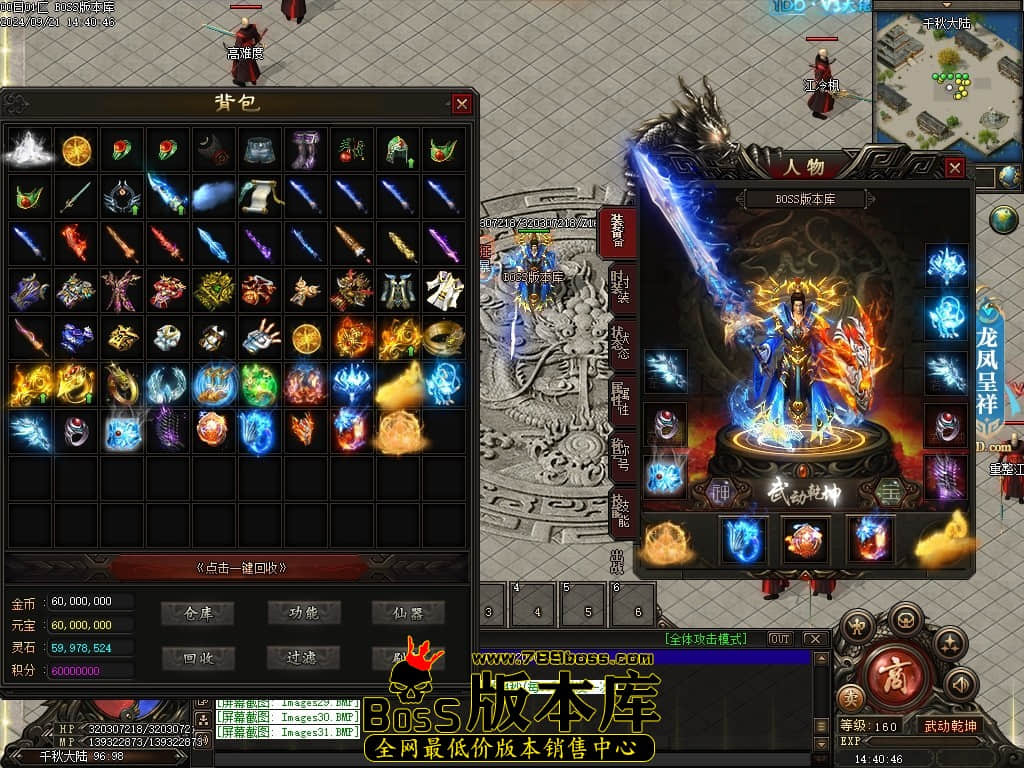Select the paper scroll item in backpack

point(259,196)
